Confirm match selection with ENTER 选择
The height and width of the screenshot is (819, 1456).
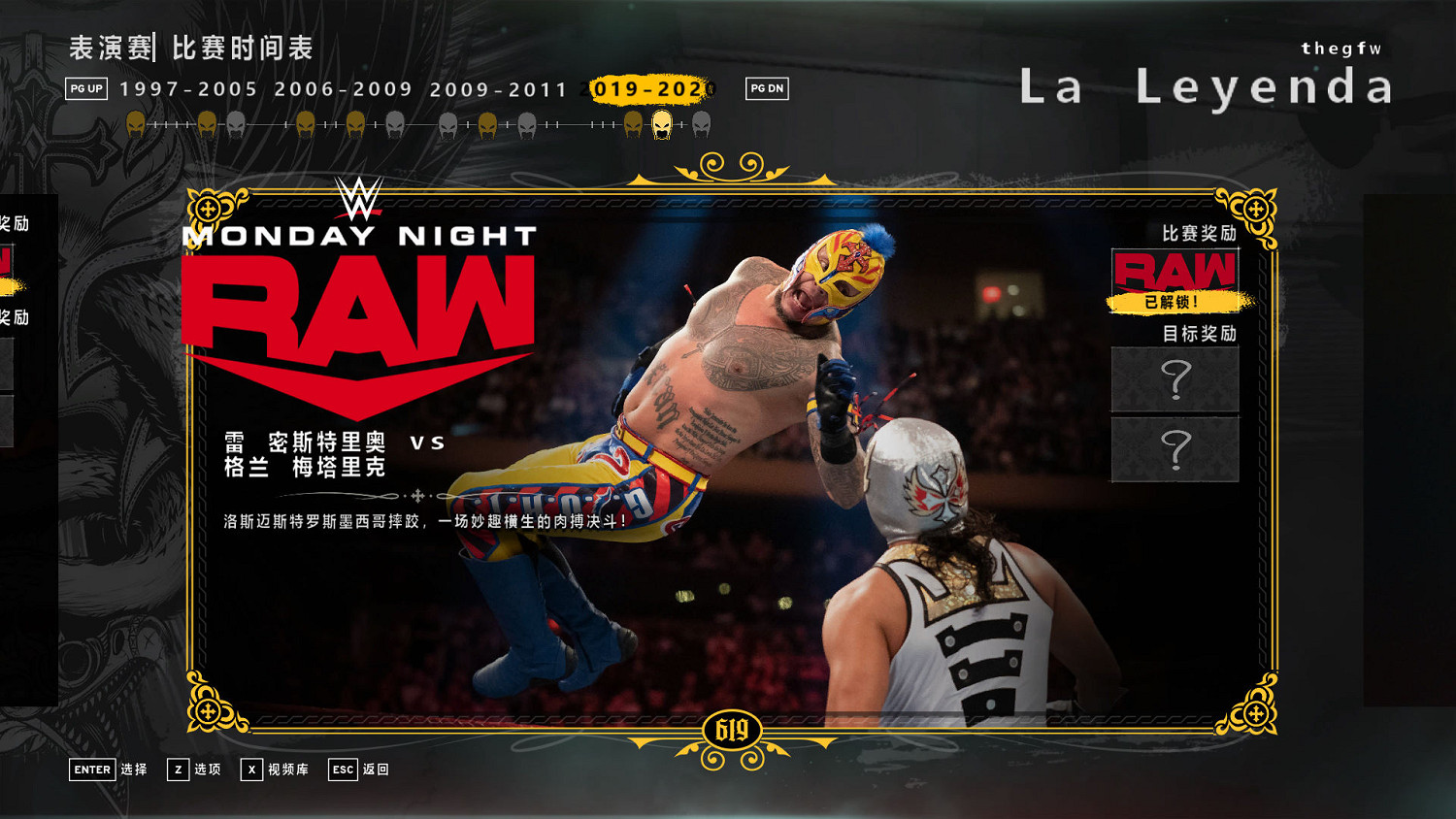pyautogui.click(x=107, y=770)
